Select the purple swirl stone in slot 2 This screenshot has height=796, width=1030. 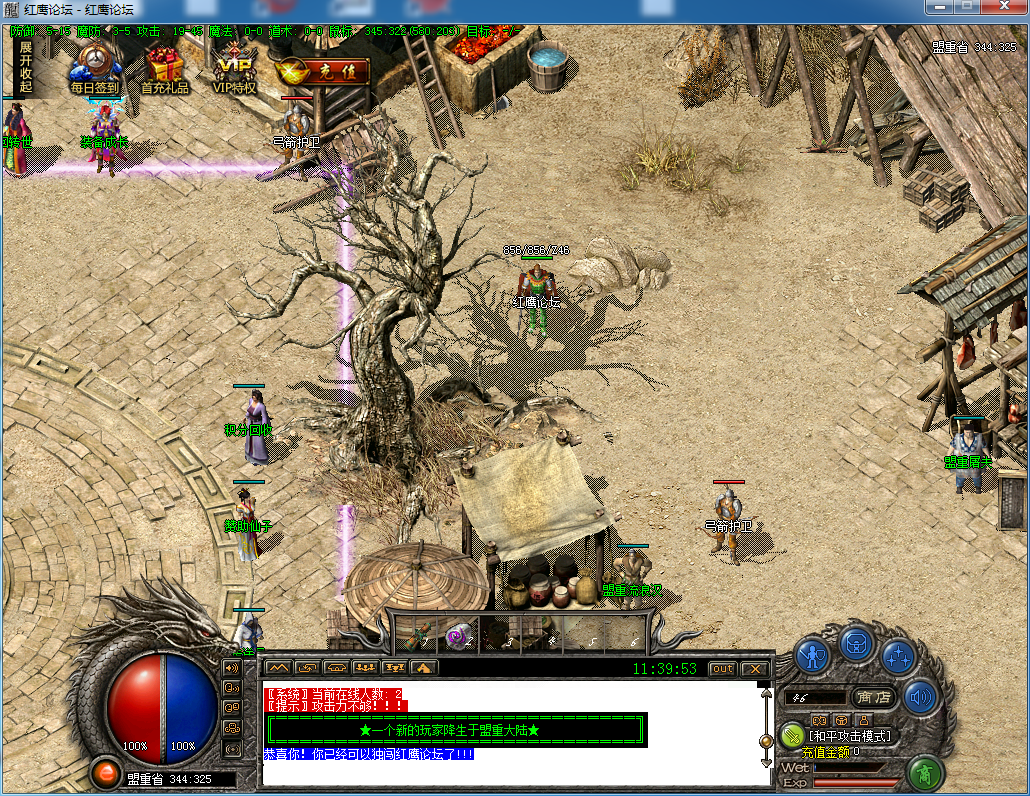(458, 635)
